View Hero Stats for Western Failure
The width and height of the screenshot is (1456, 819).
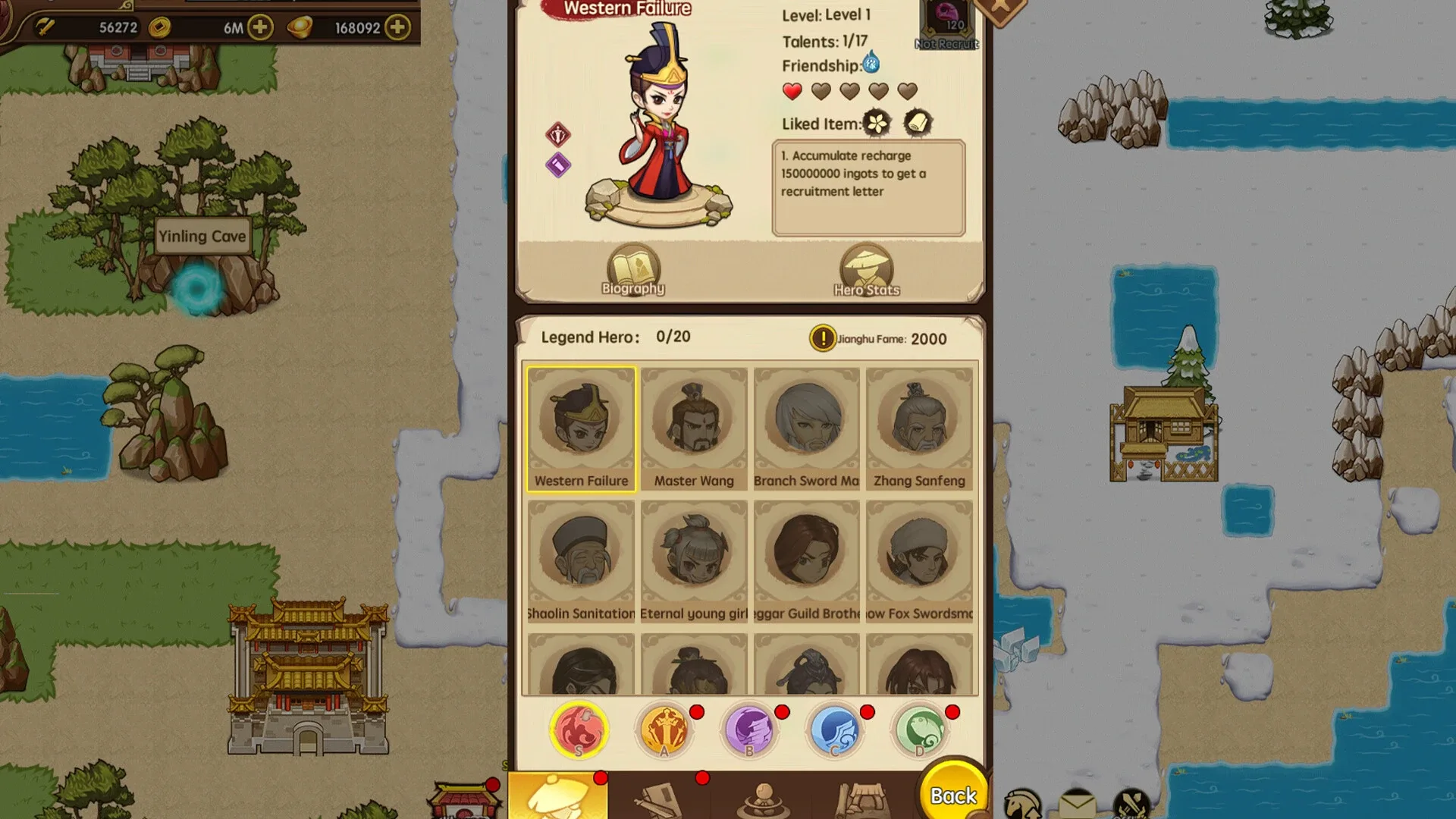pyautogui.click(x=867, y=268)
